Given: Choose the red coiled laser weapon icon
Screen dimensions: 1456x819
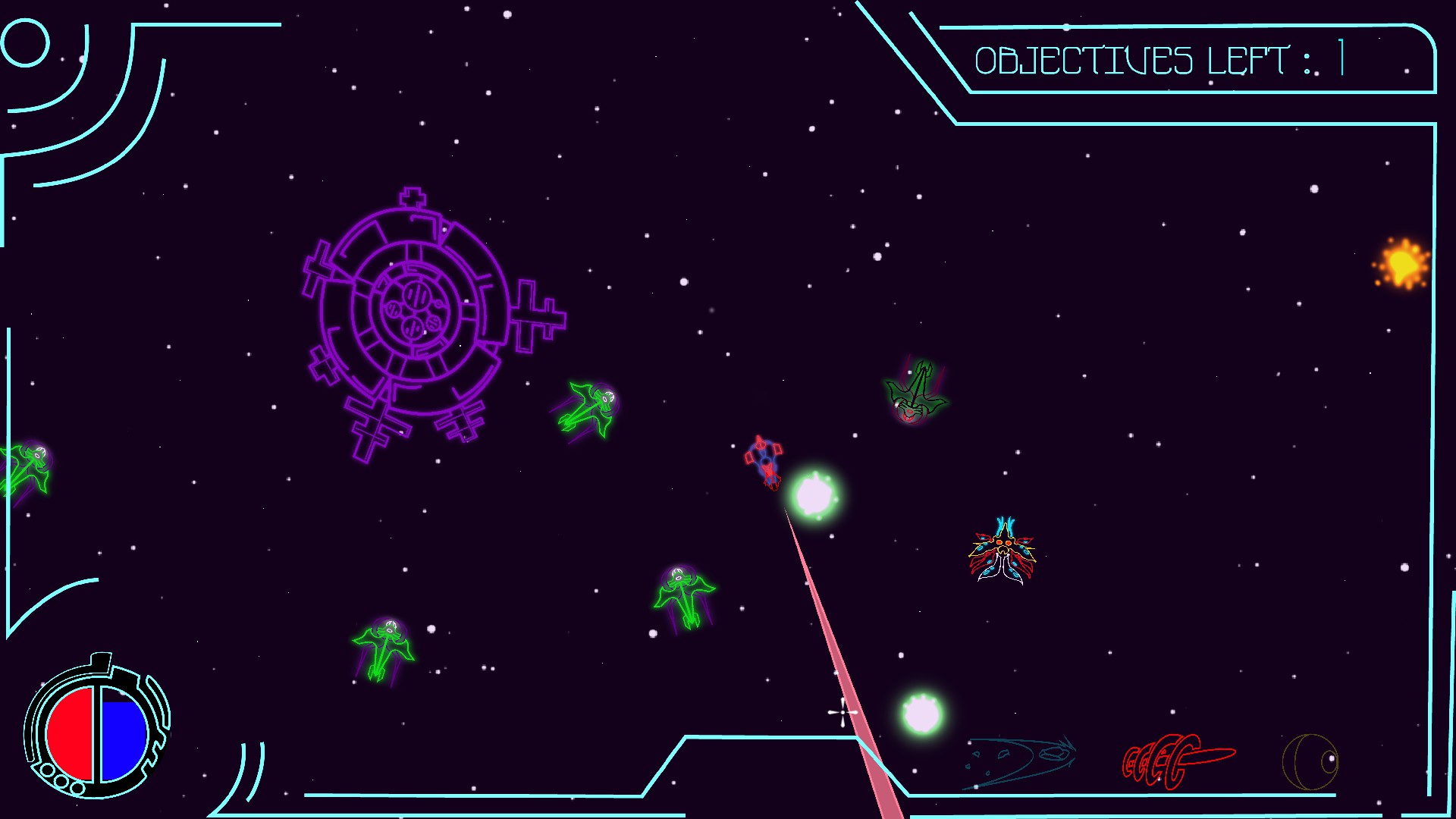Looking at the screenshot, I should [x=1176, y=761].
